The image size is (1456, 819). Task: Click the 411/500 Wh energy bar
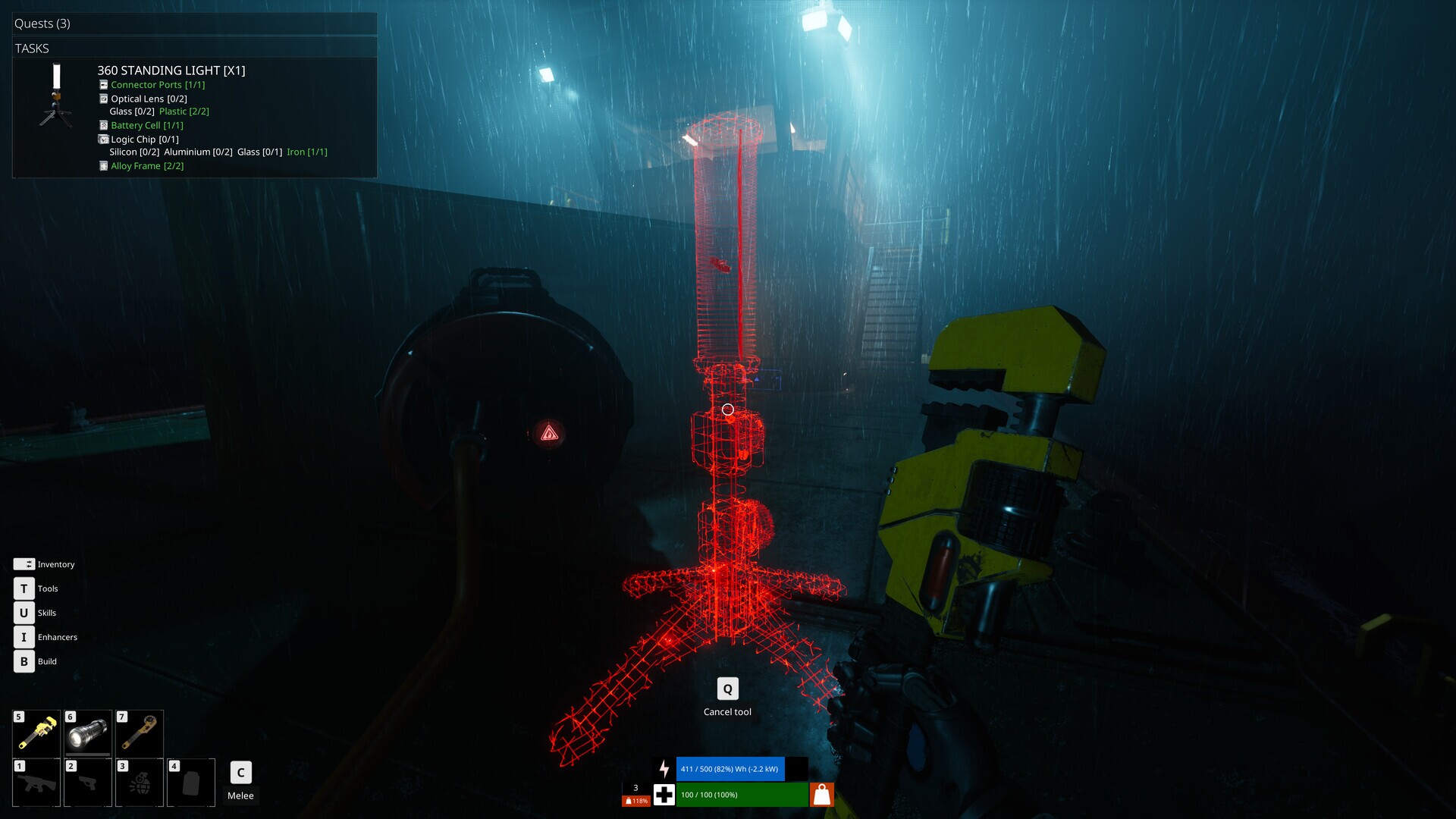point(730,768)
